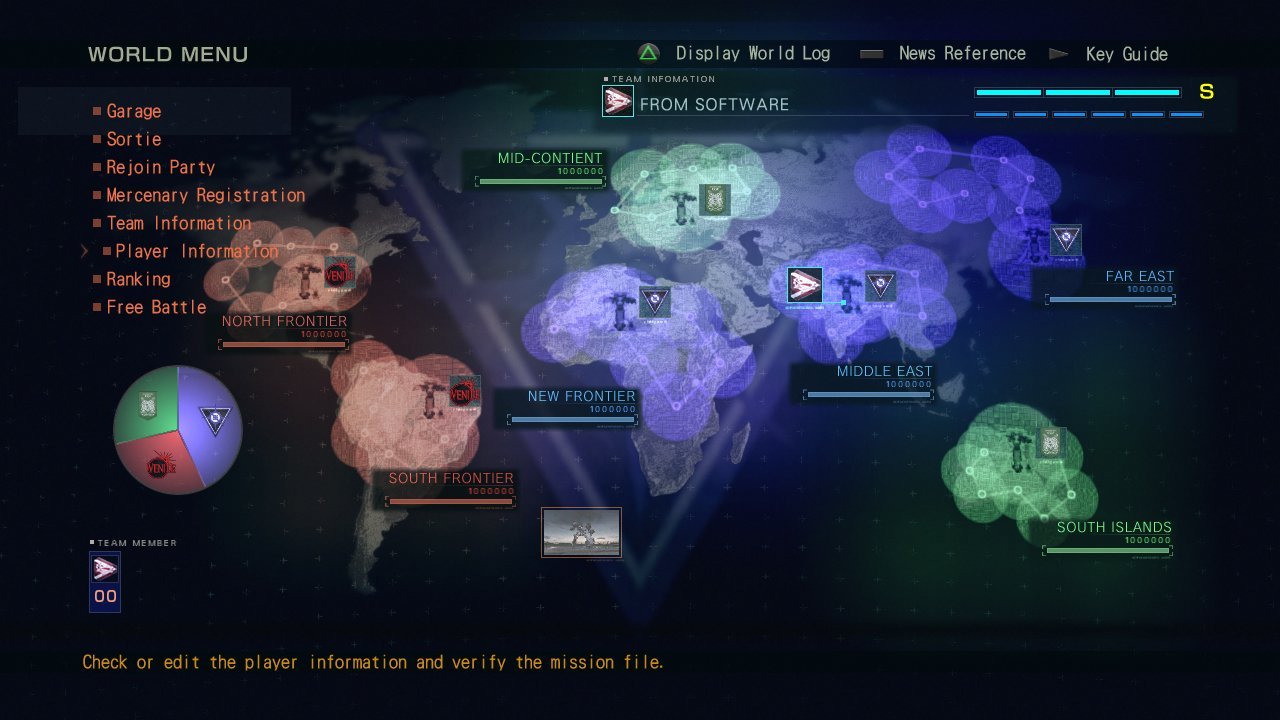
Task: Select the Far East territory label
Action: pyautogui.click(x=1139, y=276)
